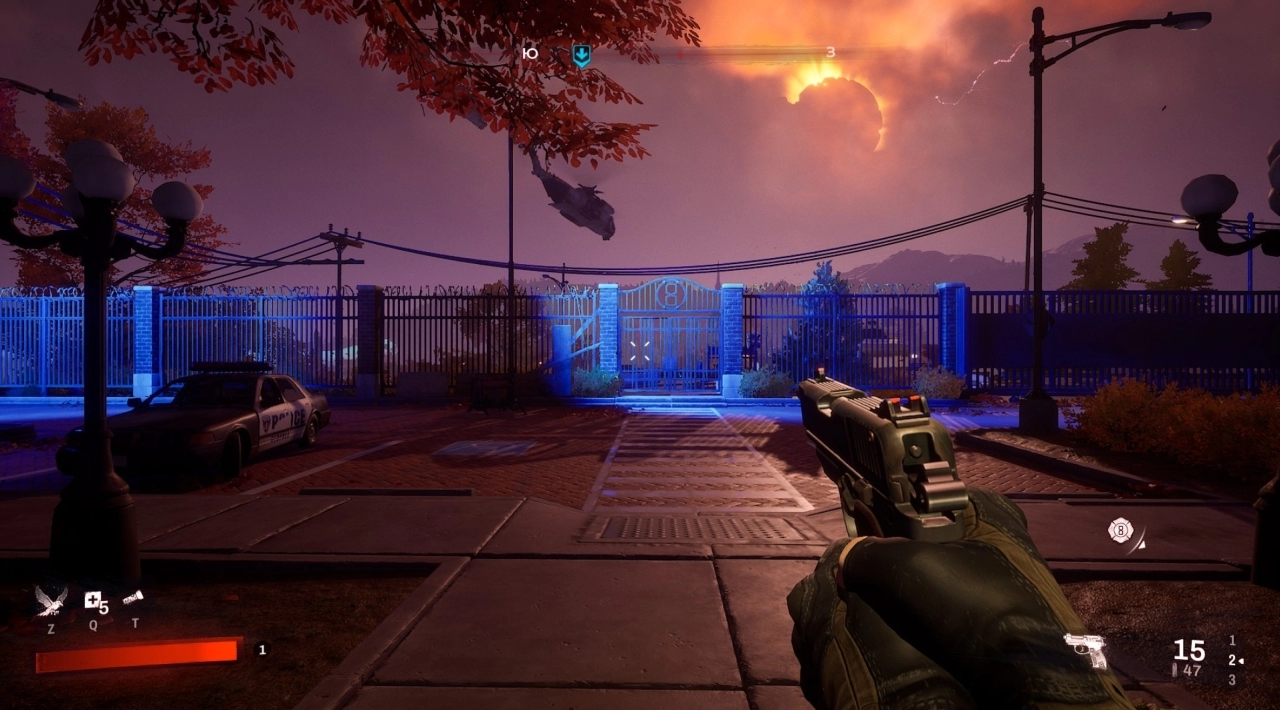Switch to weapon slot 1
This screenshot has height=710, width=1280.
pos(1232,640)
